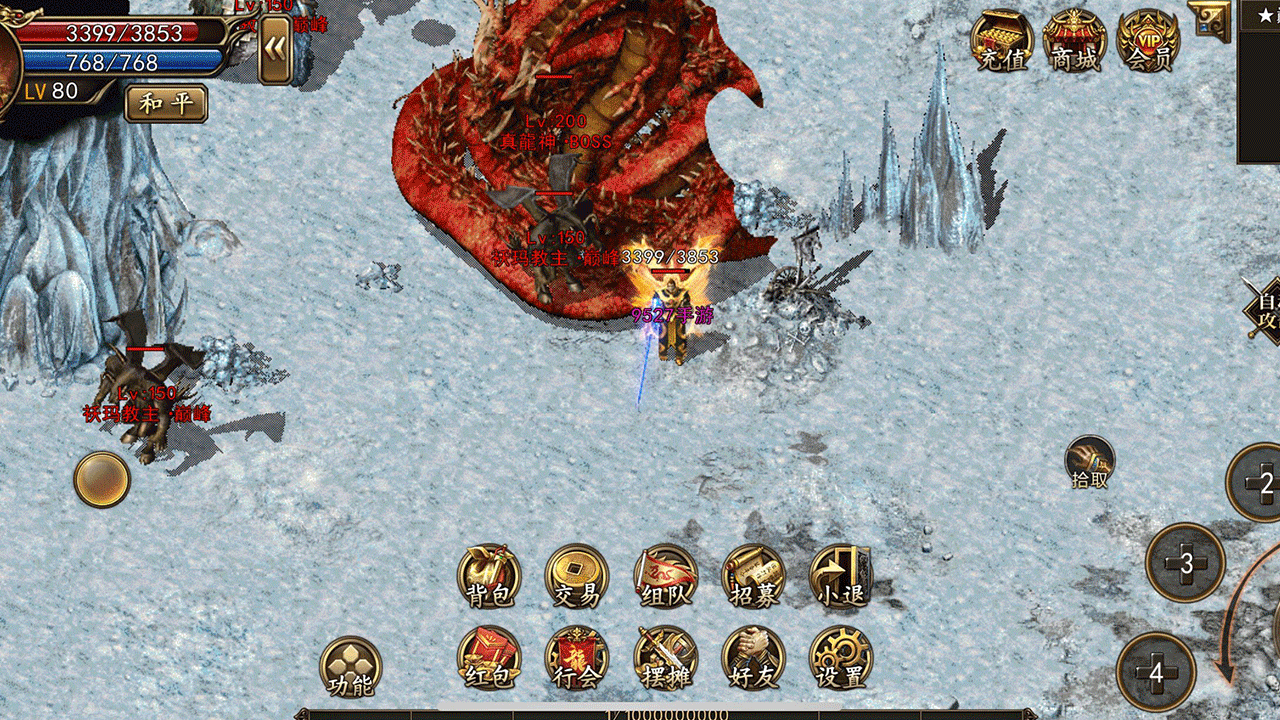Open the 组队 team menu
Screen dimensions: 1280x720
click(x=665, y=577)
